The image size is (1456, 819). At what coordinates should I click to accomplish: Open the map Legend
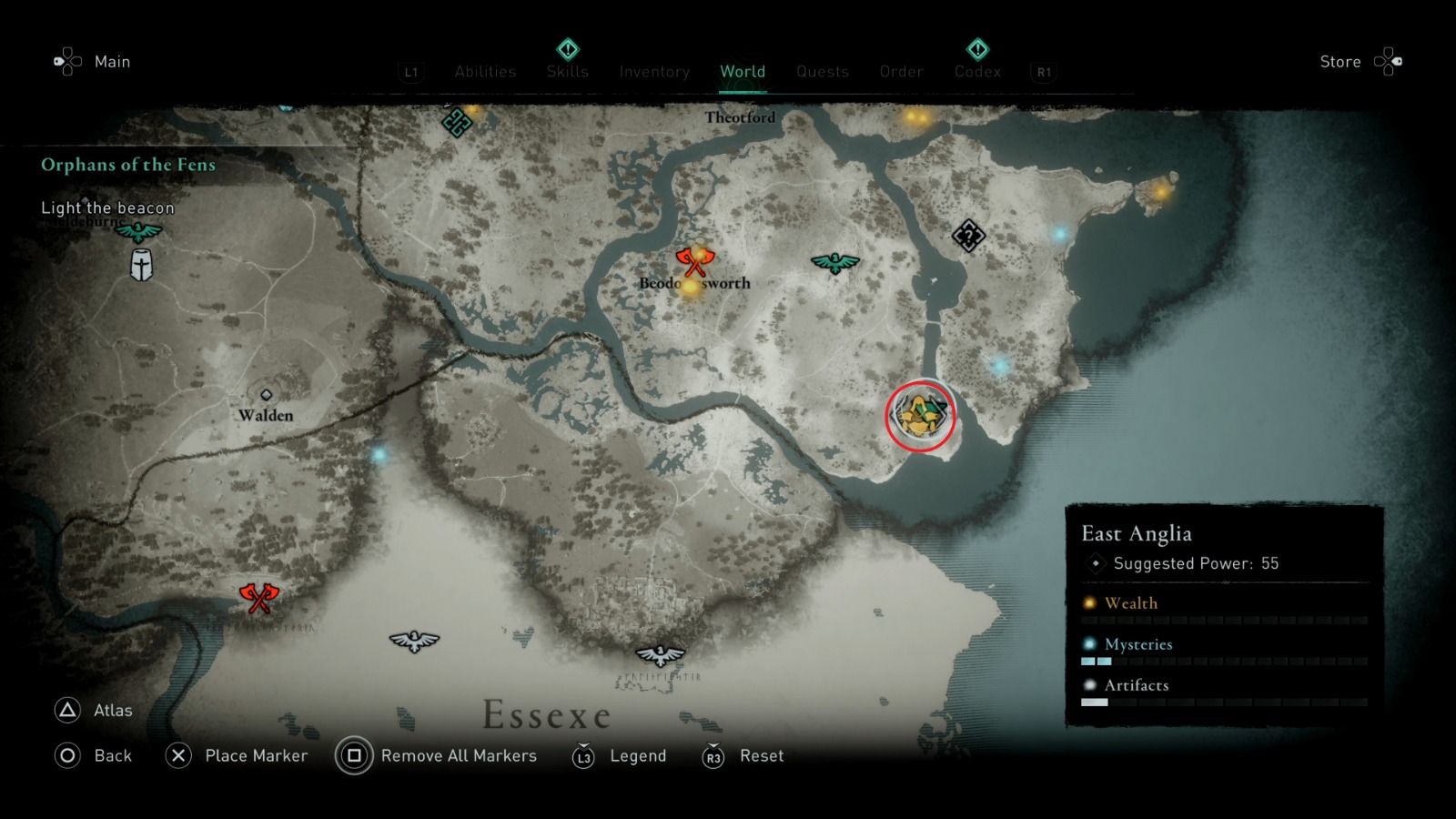(x=637, y=755)
